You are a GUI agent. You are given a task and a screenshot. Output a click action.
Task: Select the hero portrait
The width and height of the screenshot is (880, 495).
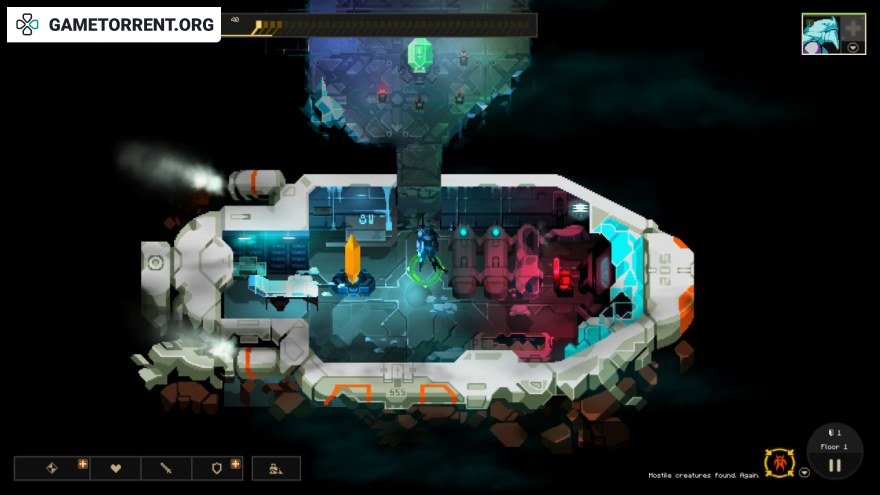[x=820, y=33]
